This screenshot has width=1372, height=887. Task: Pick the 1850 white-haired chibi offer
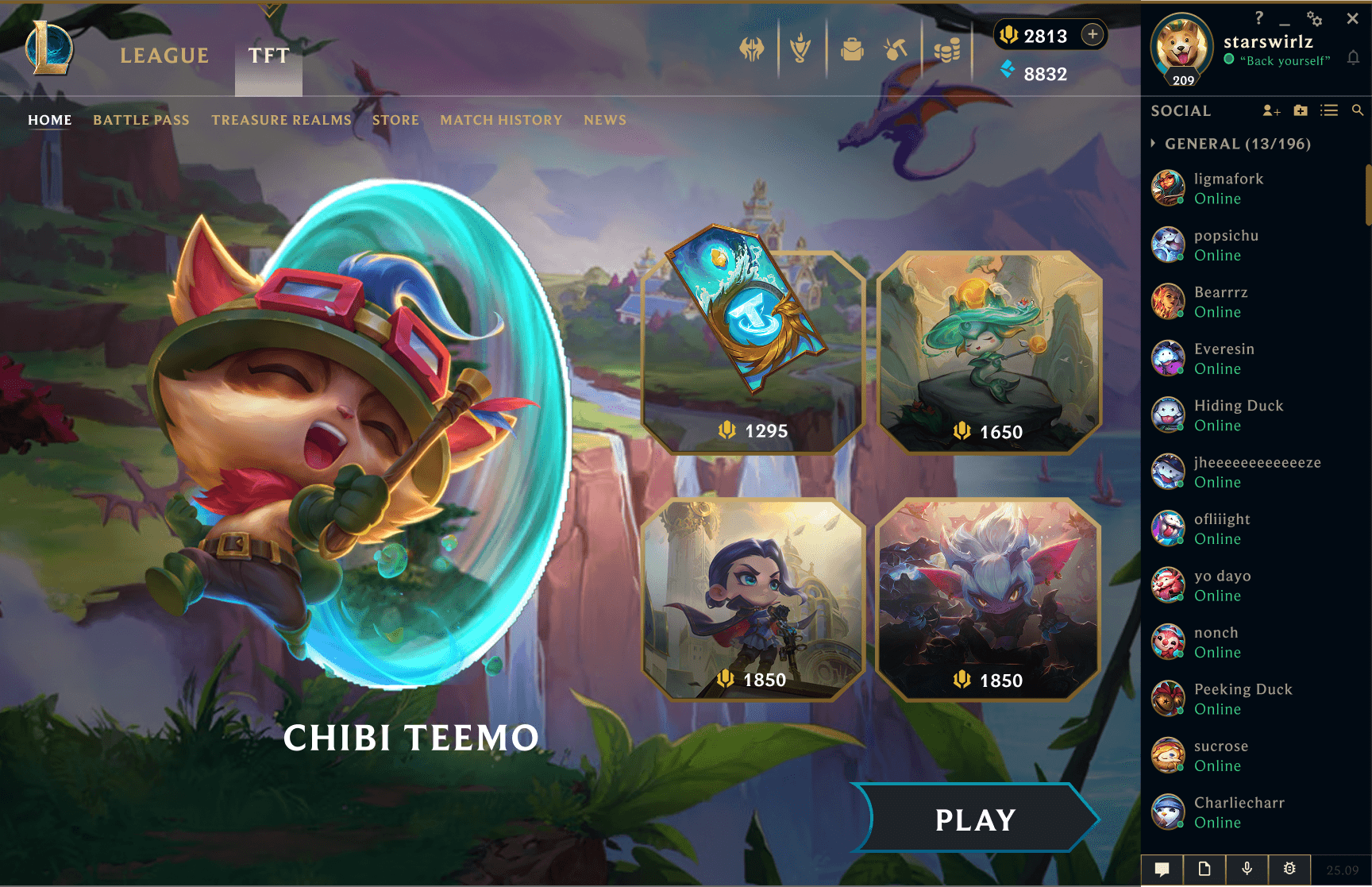tap(989, 600)
